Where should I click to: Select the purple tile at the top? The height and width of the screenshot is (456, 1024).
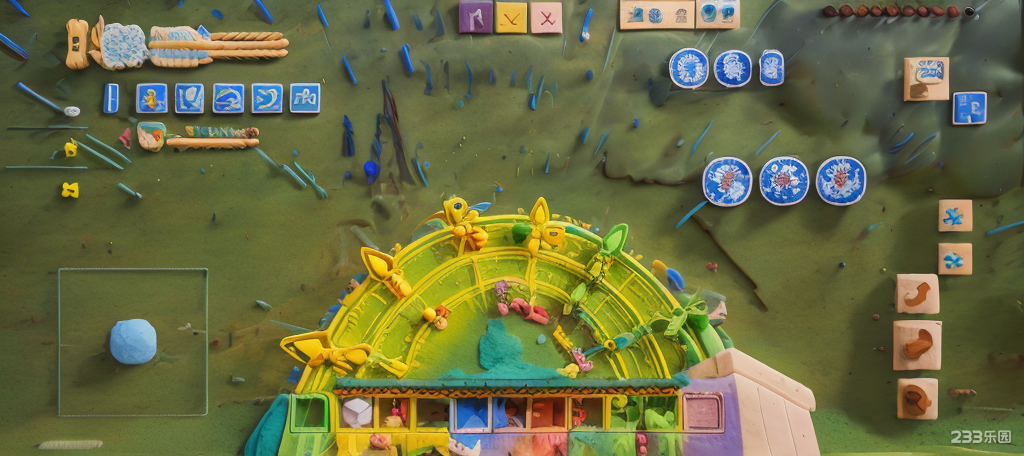tap(475, 17)
